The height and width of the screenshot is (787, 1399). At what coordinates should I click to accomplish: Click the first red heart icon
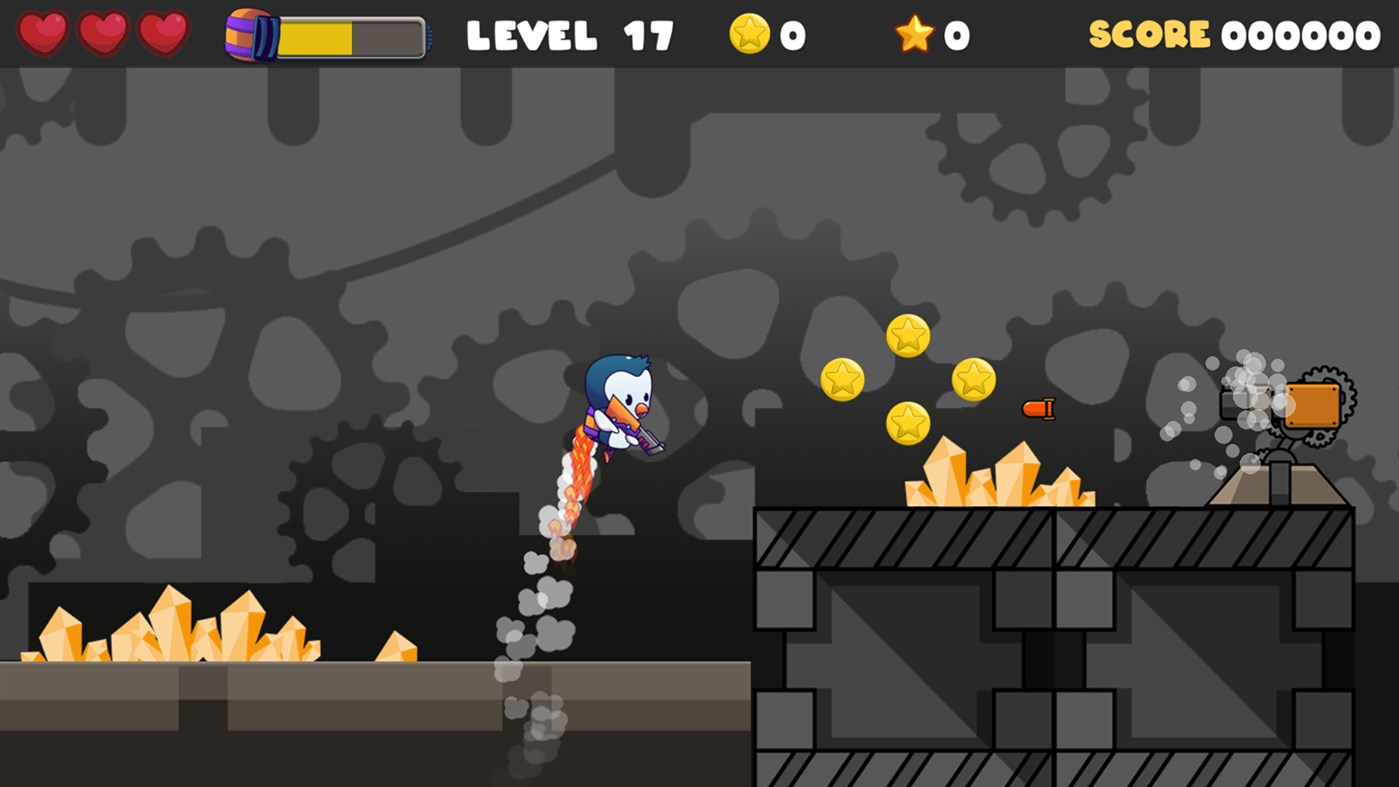tap(44, 33)
